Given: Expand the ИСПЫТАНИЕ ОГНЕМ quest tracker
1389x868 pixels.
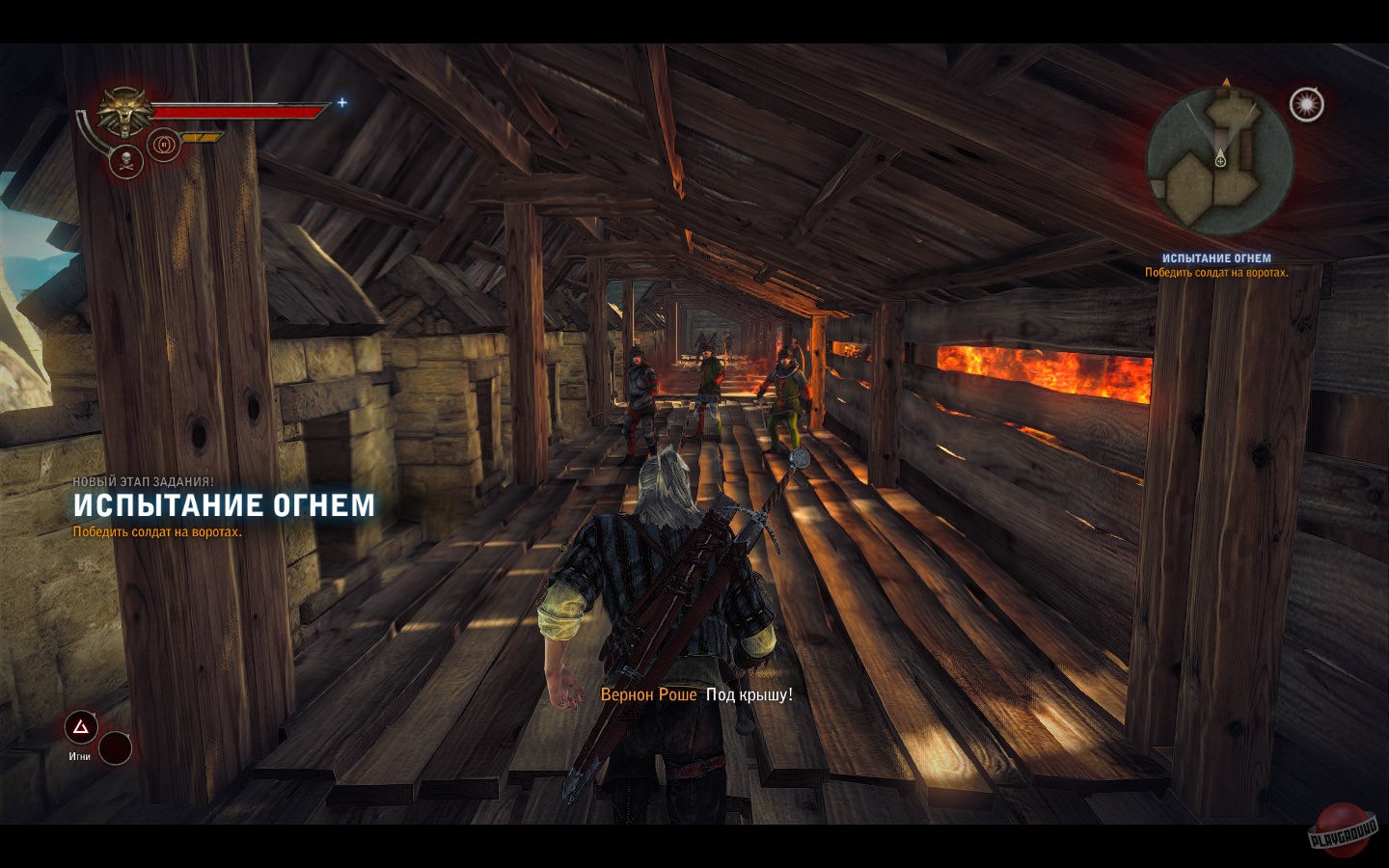Looking at the screenshot, I should click(1217, 256).
